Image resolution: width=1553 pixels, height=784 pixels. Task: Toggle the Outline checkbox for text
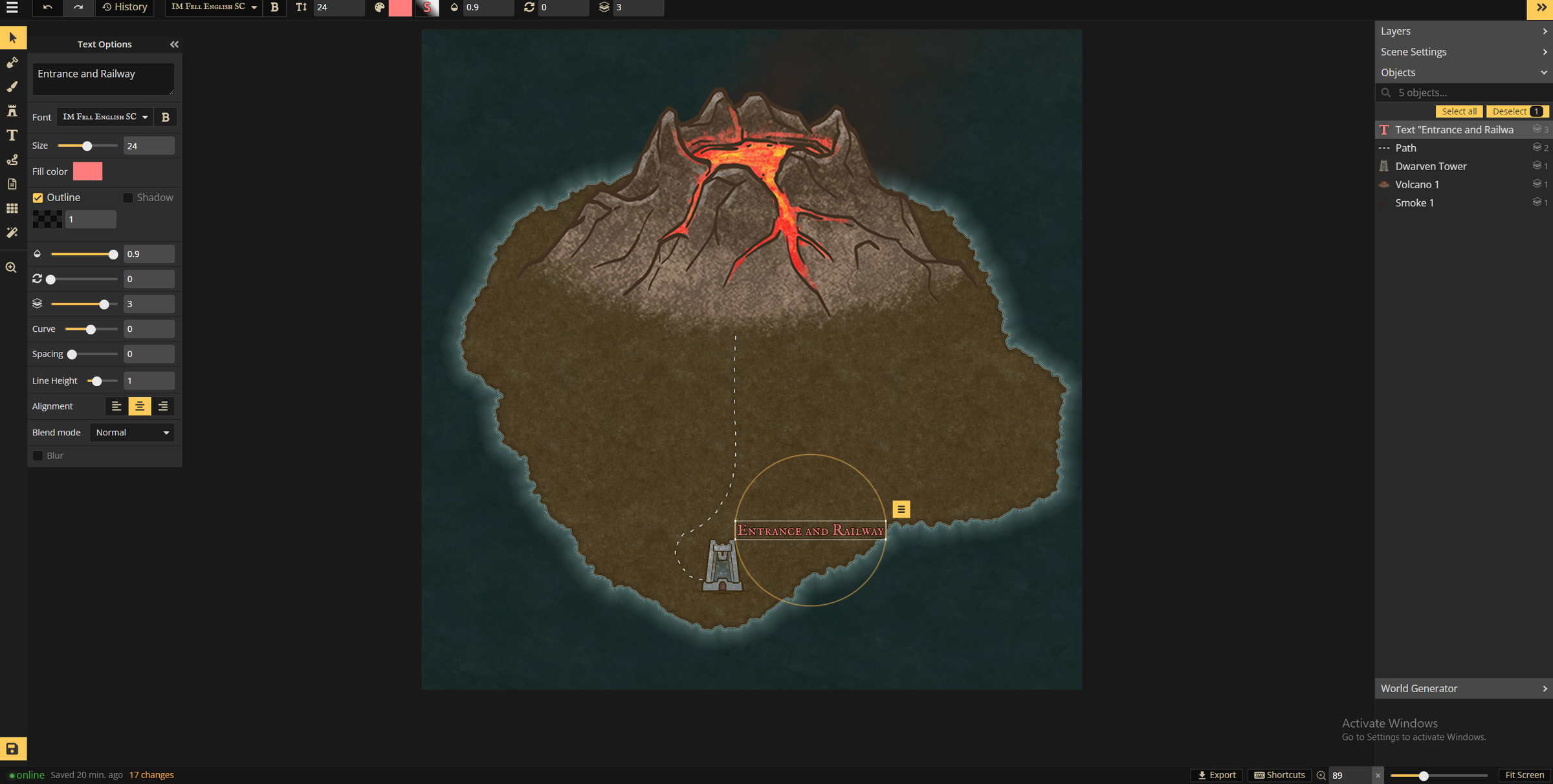(x=38, y=197)
